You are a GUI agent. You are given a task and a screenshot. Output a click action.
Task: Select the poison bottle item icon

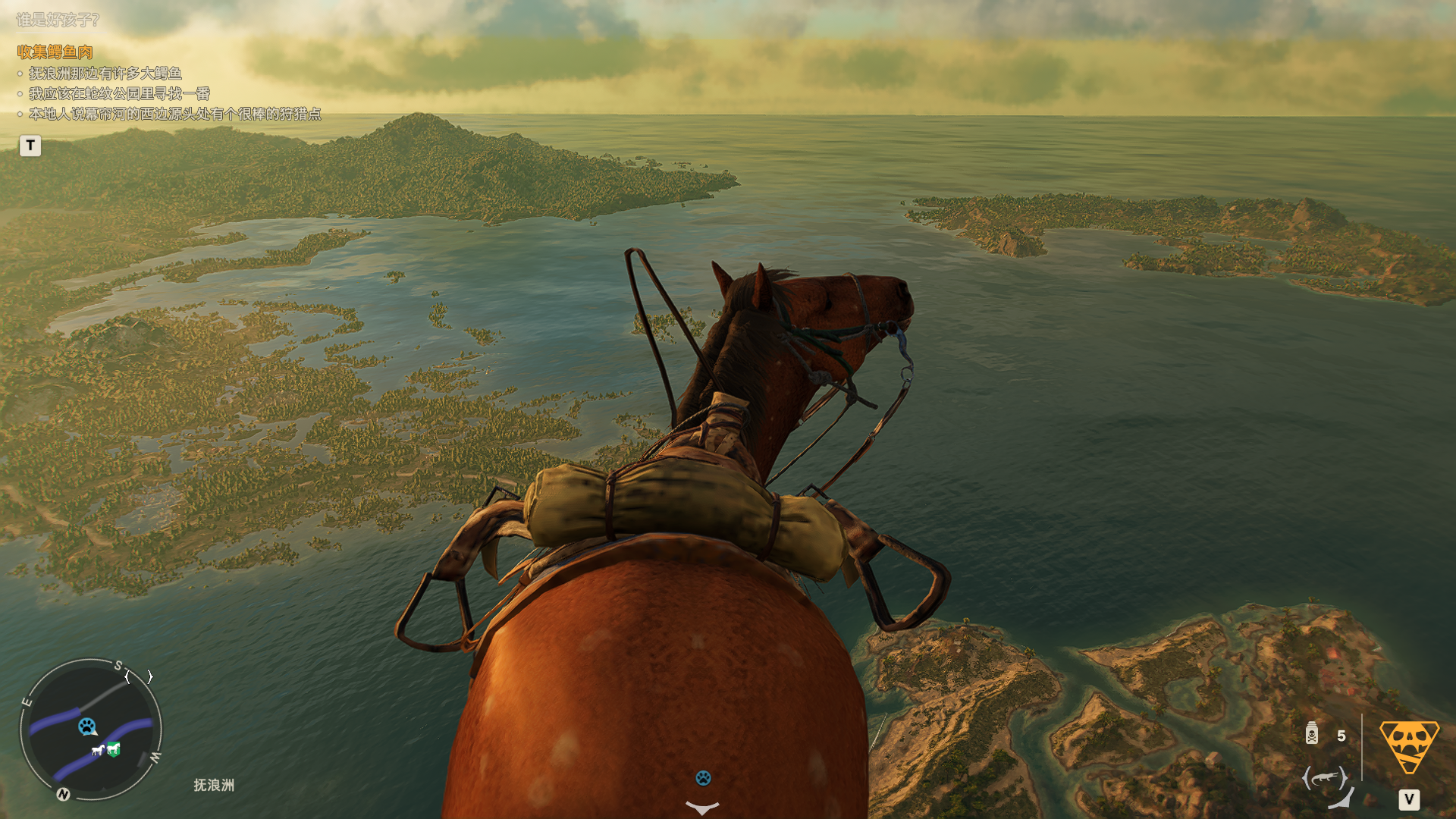click(1312, 734)
